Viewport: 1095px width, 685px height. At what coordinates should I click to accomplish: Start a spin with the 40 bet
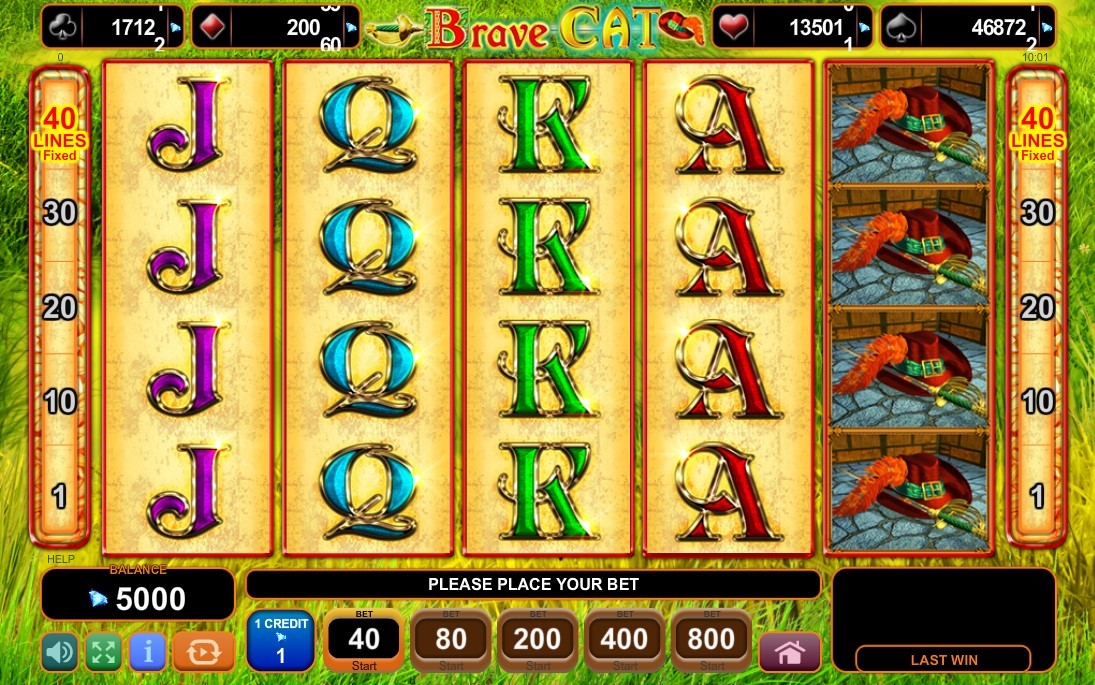point(364,640)
